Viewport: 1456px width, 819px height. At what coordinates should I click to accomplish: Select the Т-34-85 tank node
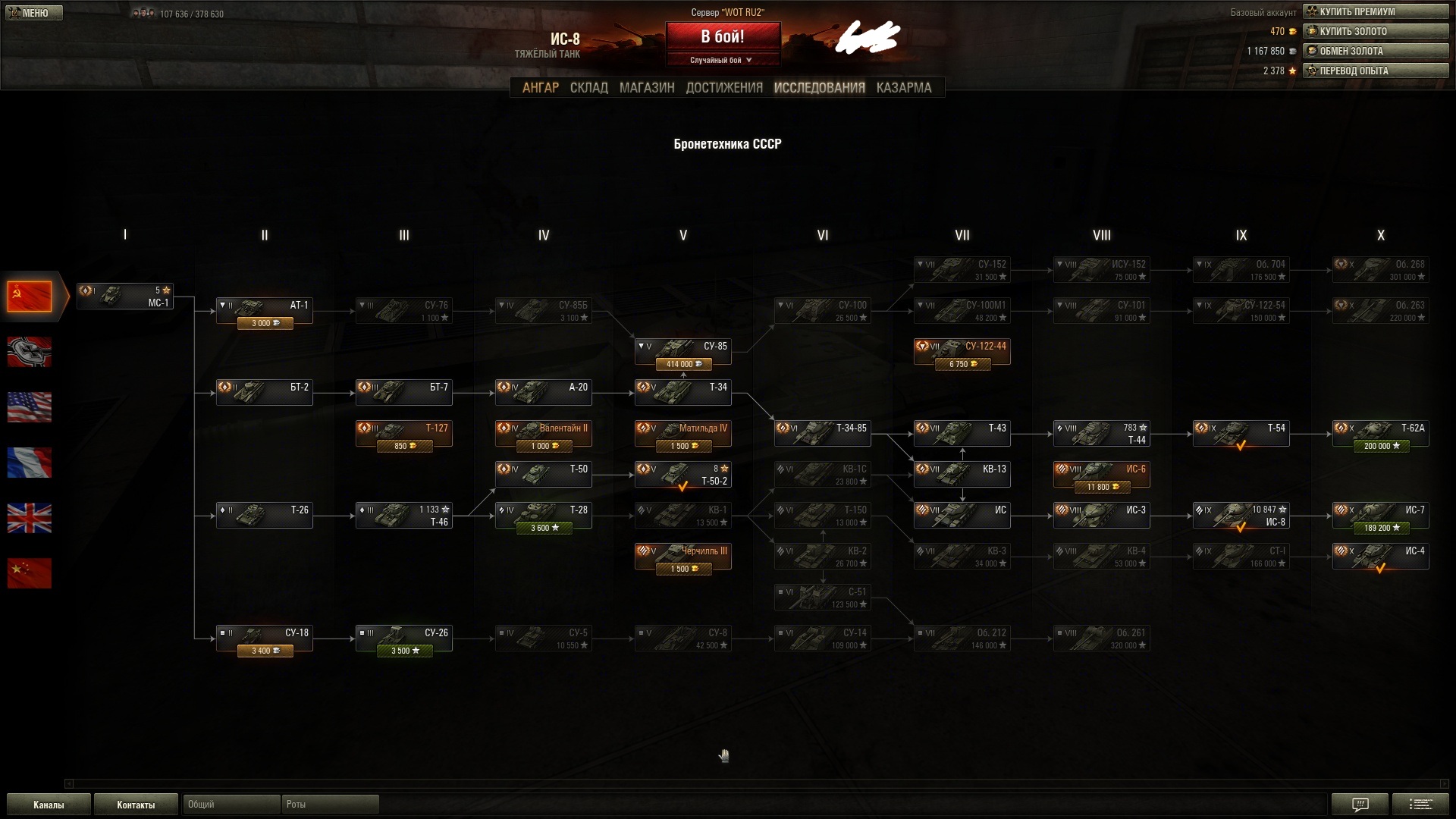coord(822,434)
